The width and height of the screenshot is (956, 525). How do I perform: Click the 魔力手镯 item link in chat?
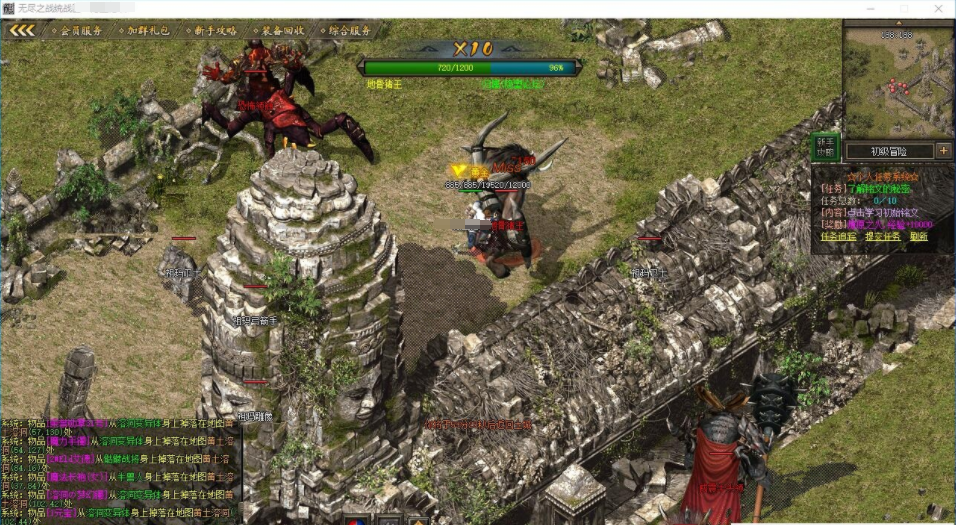click(x=69, y=439)
